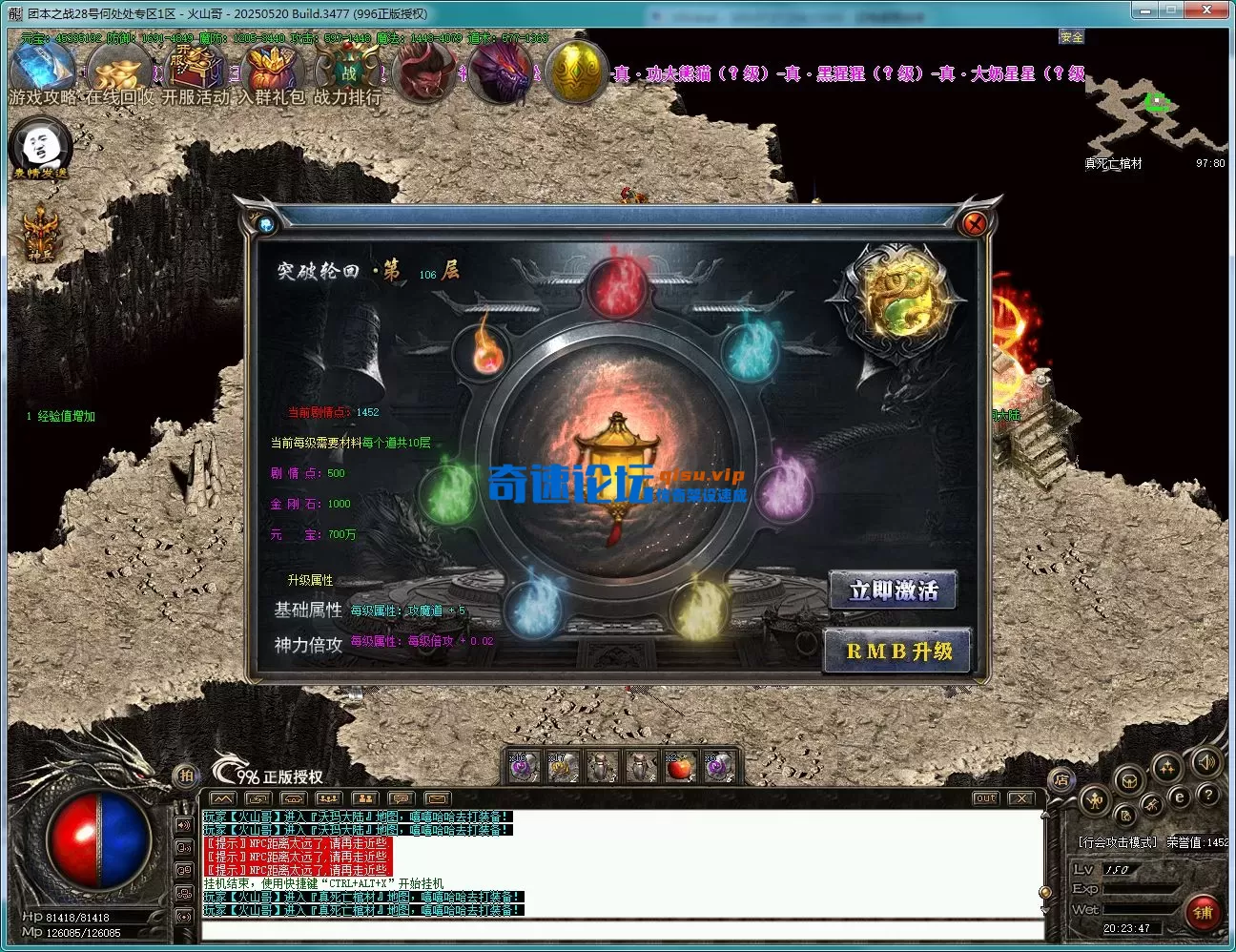Pop out the chat window using the out button

984,797
